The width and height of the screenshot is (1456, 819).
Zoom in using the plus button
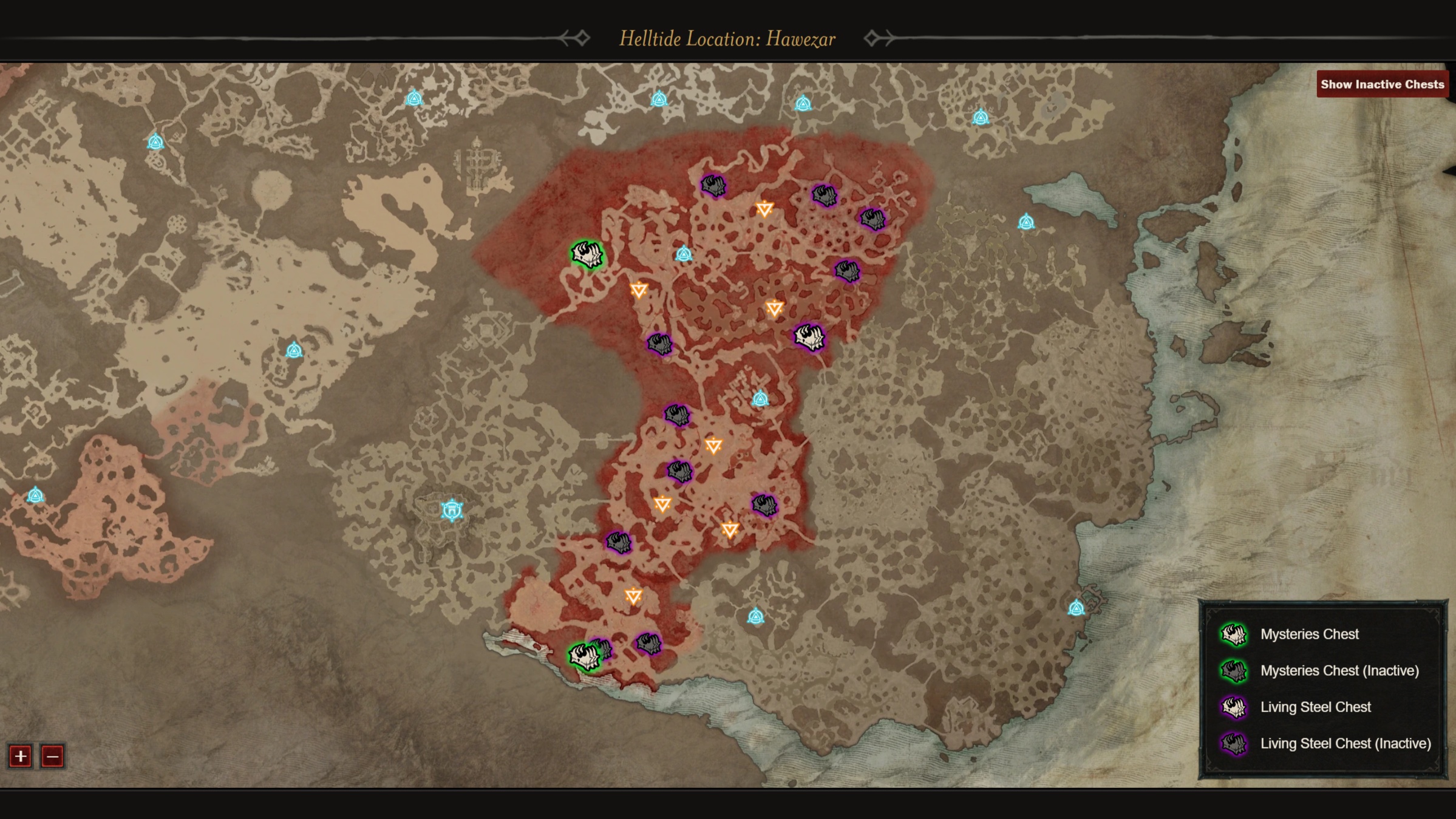point(20,757)
